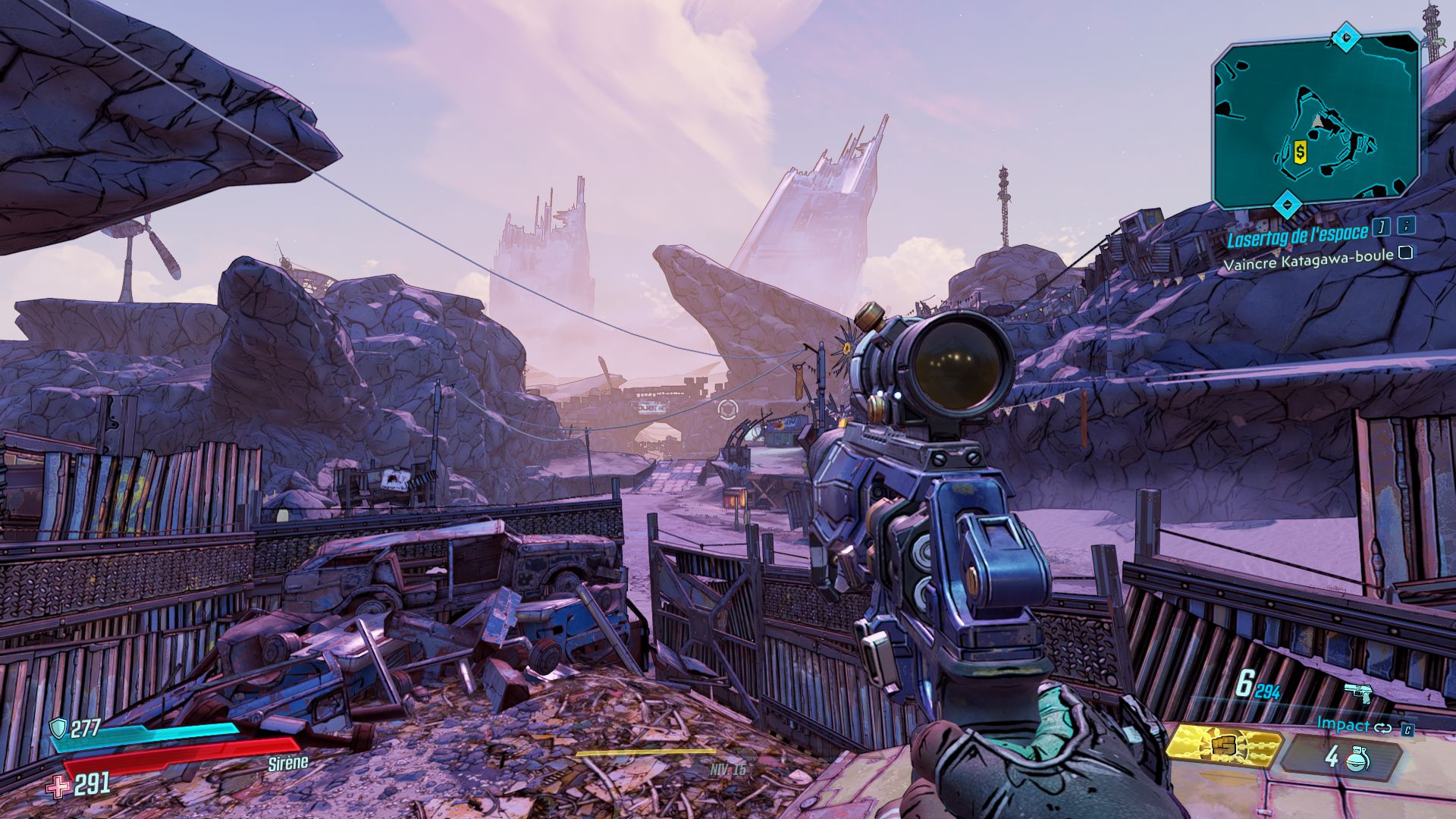The width and height of the screenshot is (1456, 819).
Task: Select the yellow dollar vending marker on minimap
Action: coord(1301,152)
